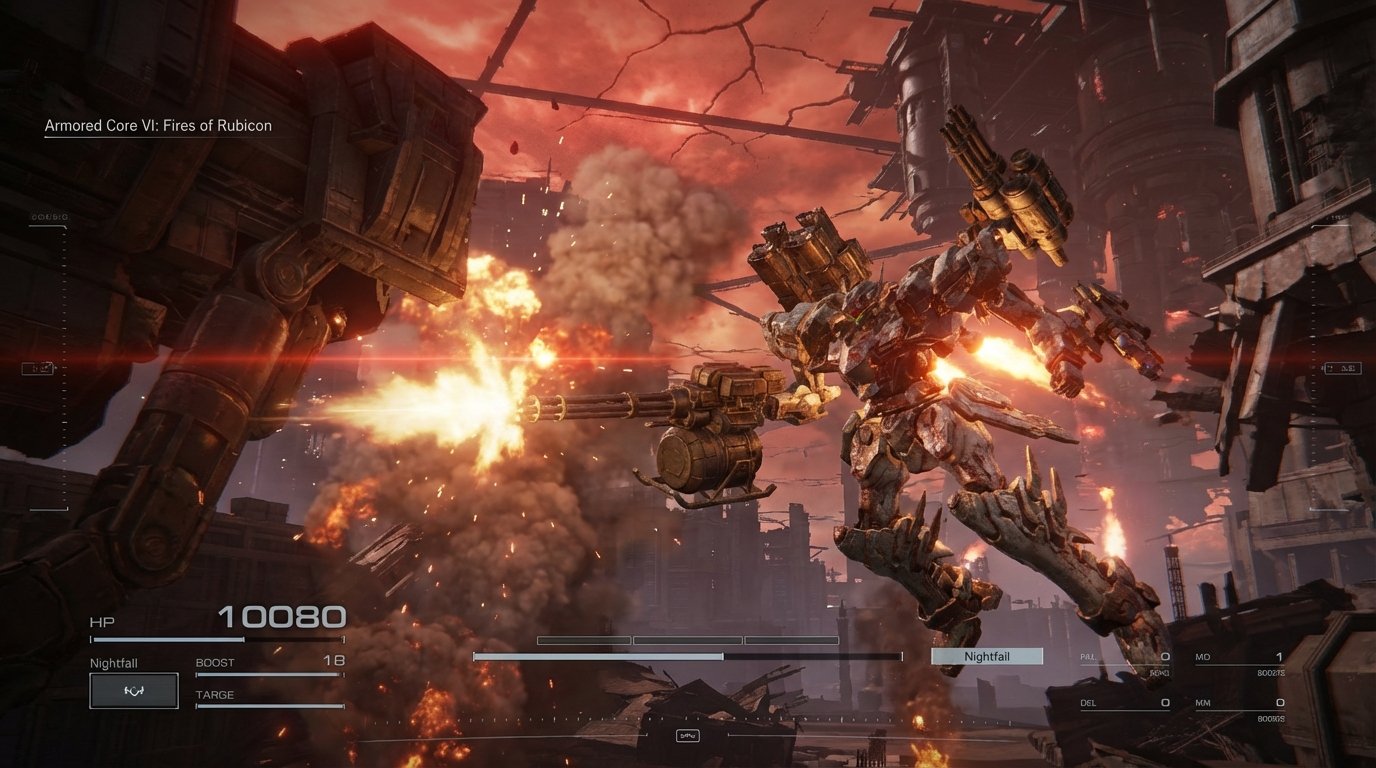Click the left altimeter bracket icon
1376x768 pixels.
(x=40, y=367)
